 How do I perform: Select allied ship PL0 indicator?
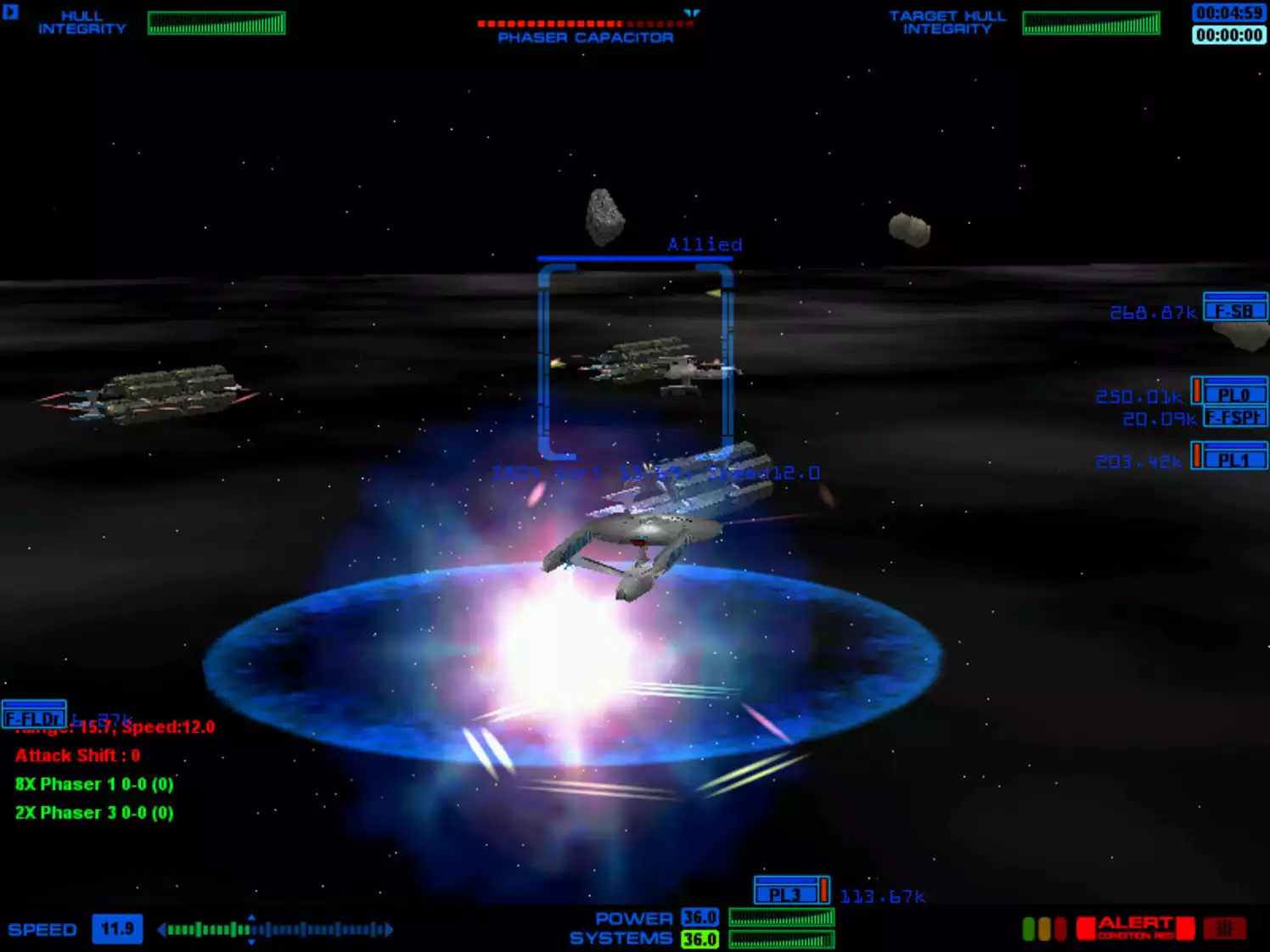[1238, 394]
